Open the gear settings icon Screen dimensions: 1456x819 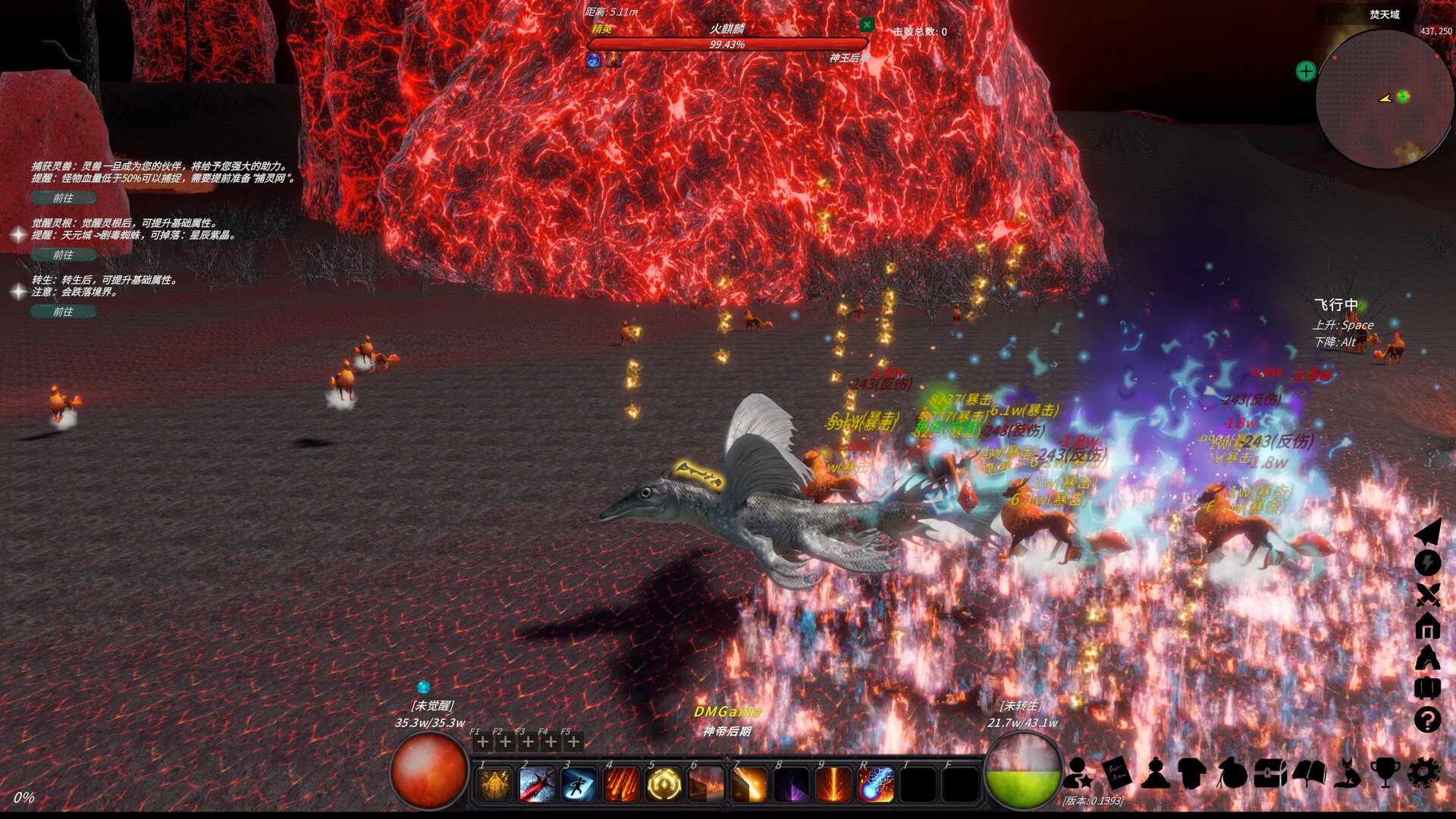[1423, 773]
